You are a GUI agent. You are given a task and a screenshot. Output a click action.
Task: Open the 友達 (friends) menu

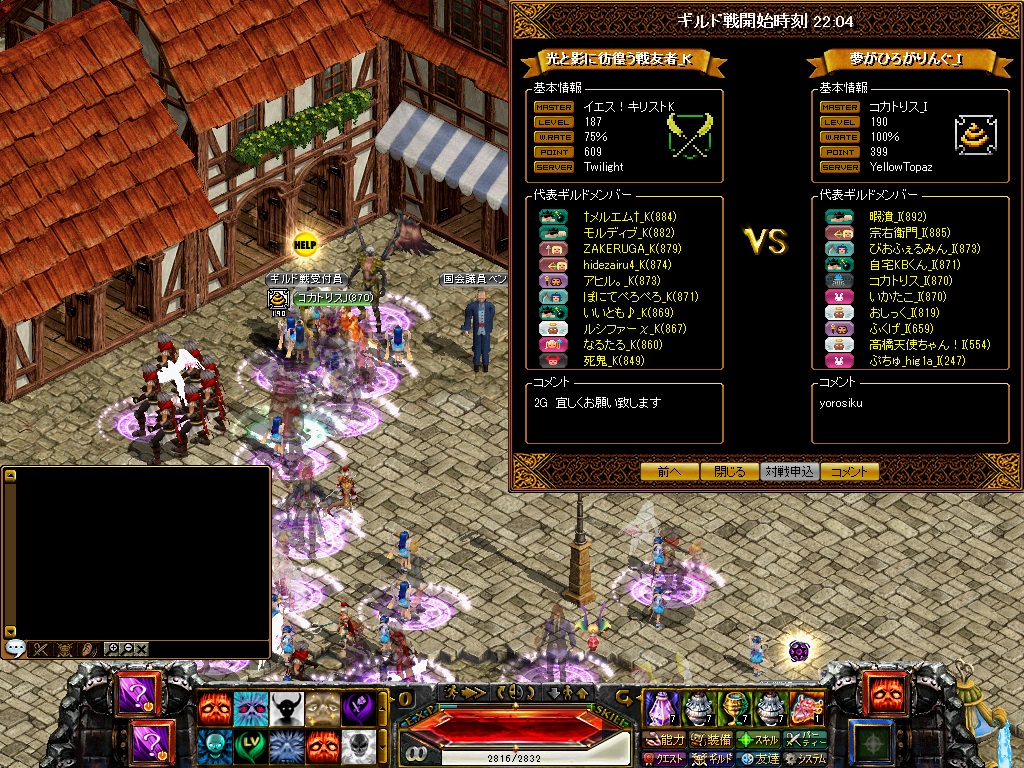pyautogui.click(x=758, y=759)
